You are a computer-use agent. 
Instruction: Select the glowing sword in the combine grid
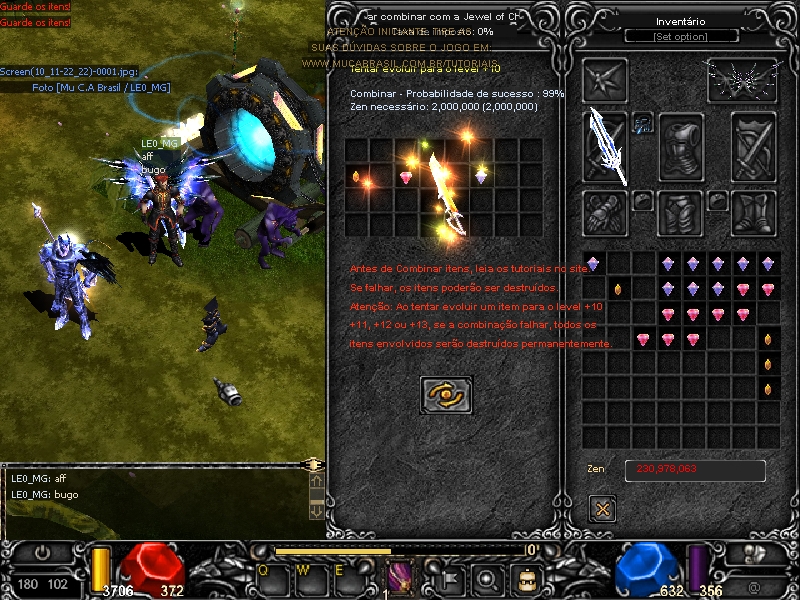444,193
